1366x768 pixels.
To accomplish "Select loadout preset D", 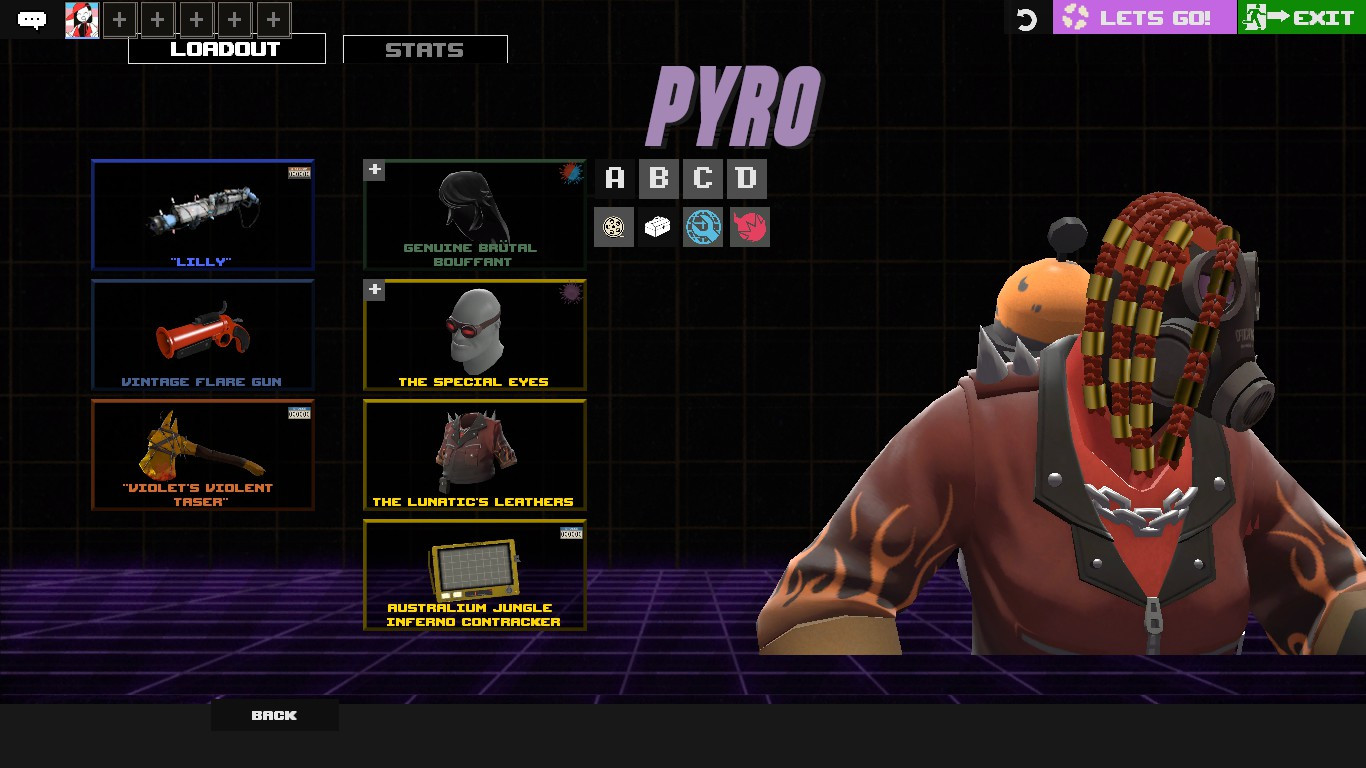I will tap(745, 178).
